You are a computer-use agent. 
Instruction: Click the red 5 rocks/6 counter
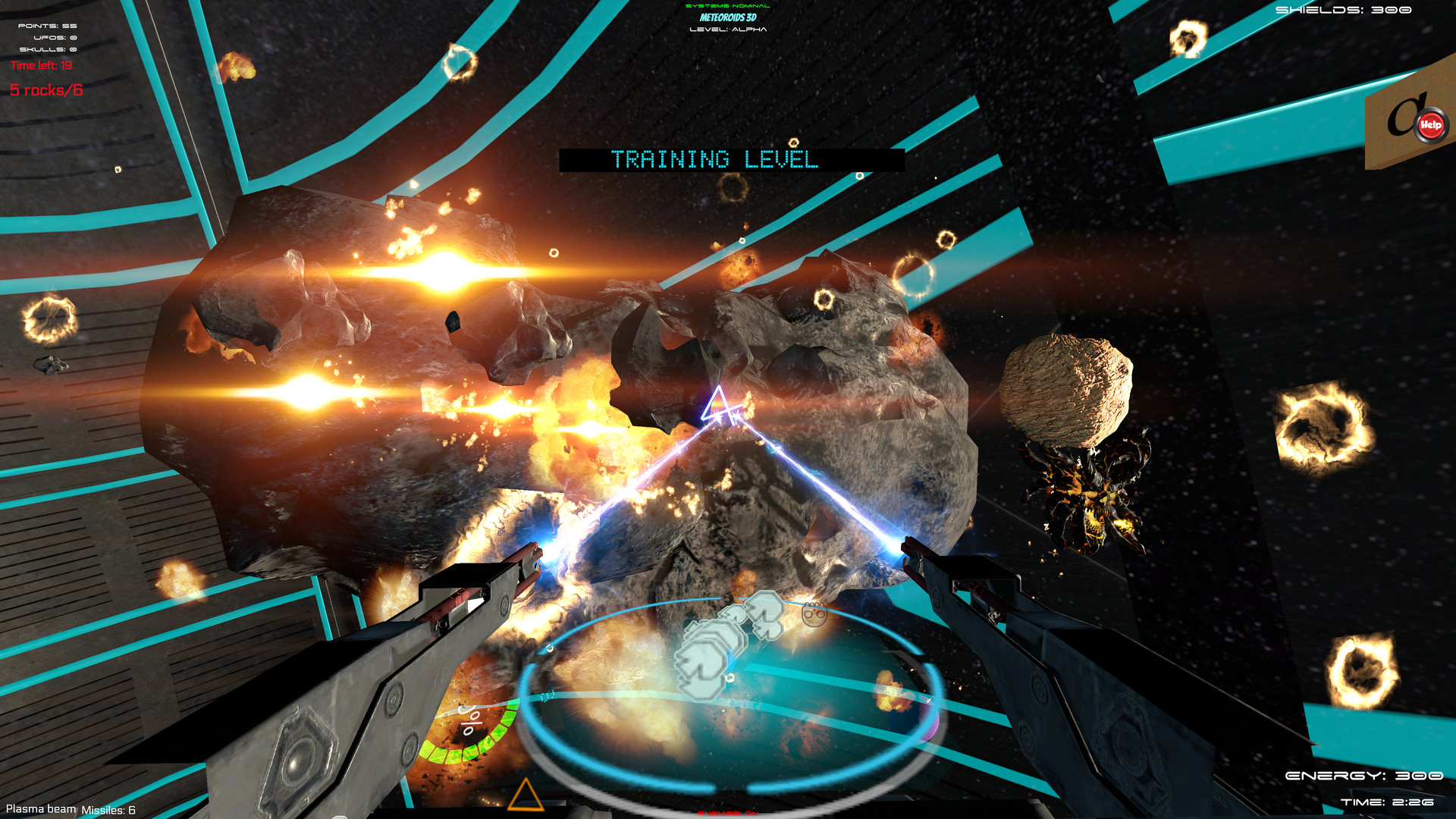click(47, 89)
